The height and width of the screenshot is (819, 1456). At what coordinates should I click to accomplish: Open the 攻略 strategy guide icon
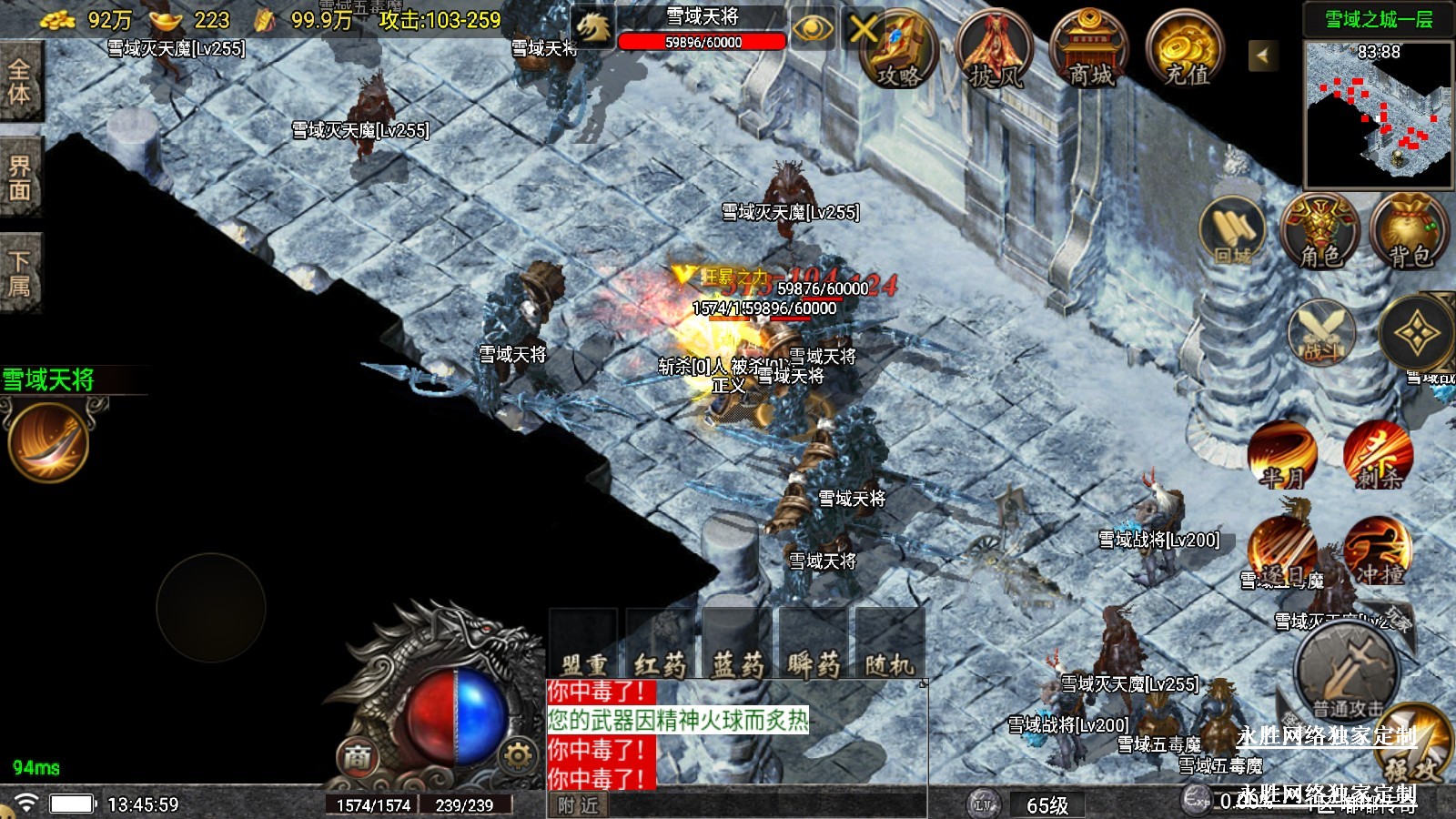click(x=899, y=50)
